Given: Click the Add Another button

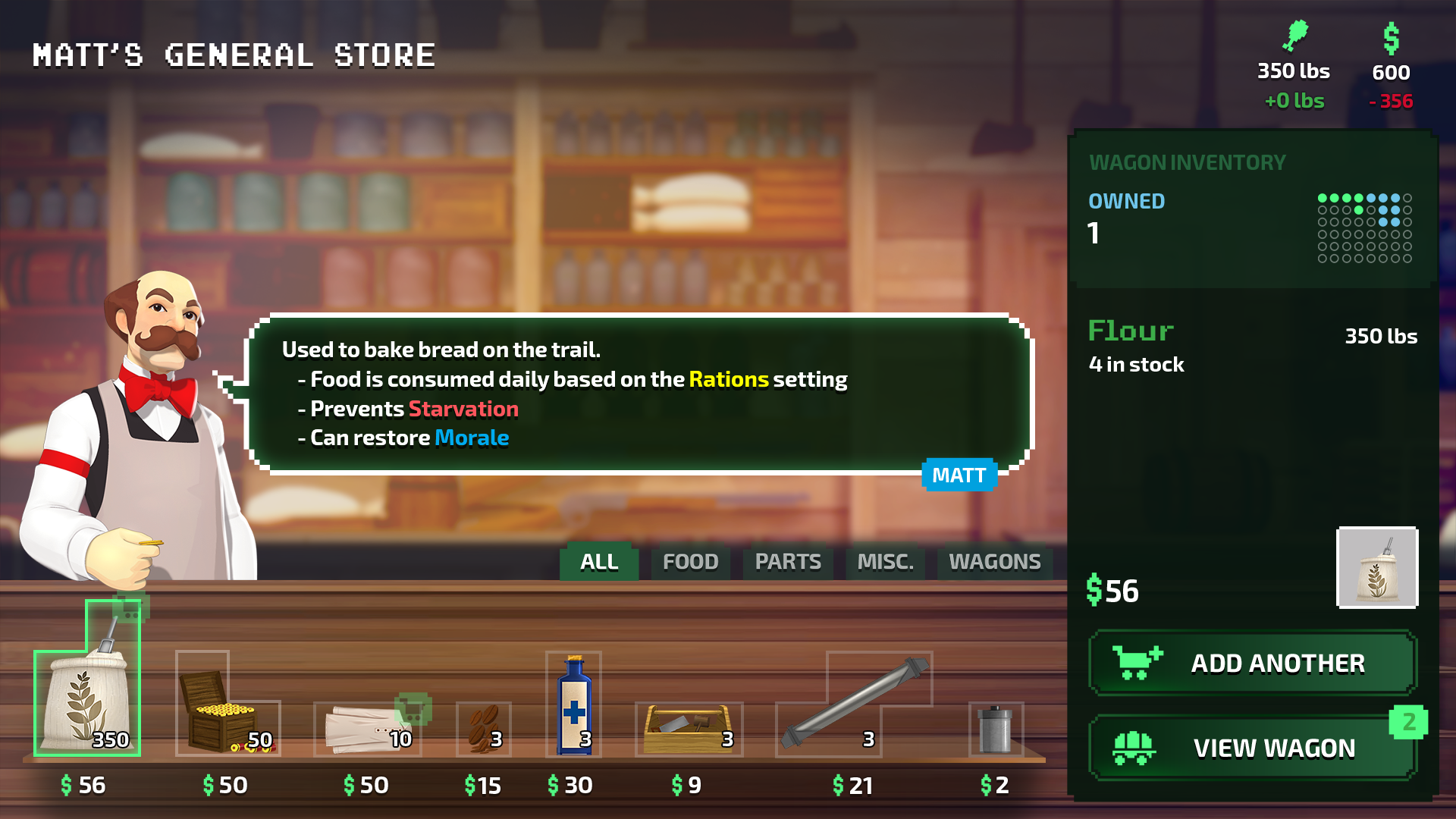Looking at the screenshot, I should click(1252, 663).
